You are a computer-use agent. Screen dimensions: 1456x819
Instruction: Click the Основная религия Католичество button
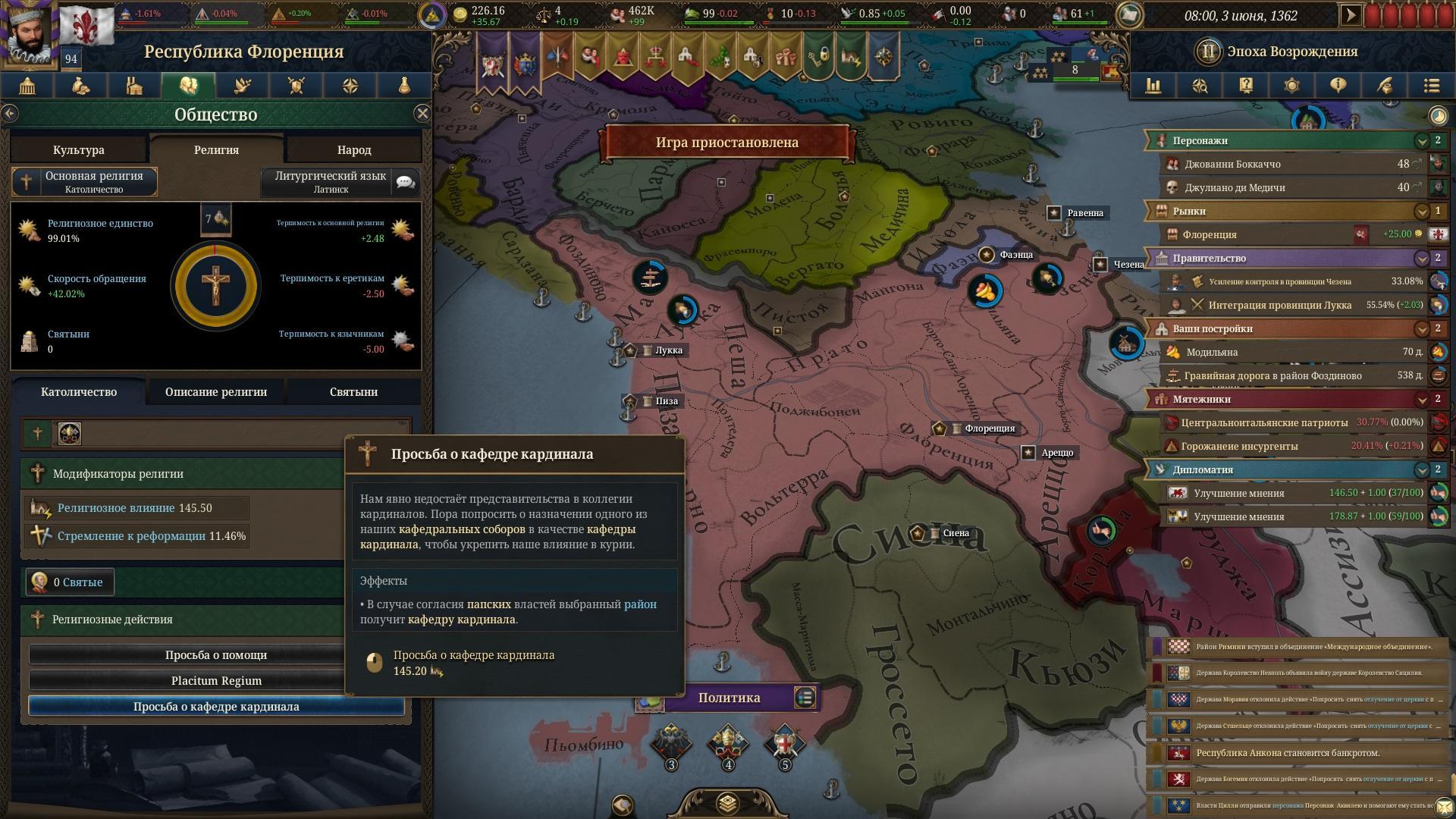(x=85, y=182)
